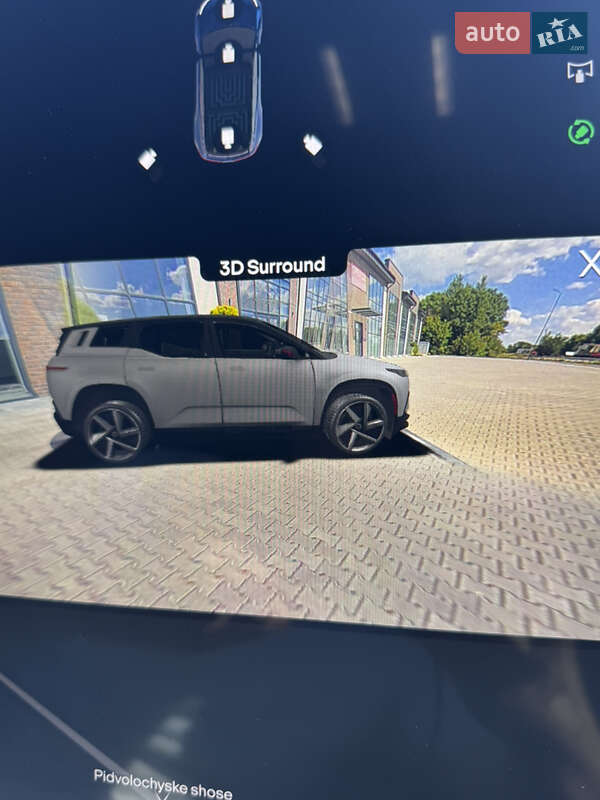The height and width of the screenshot is (800, 600).
Task: Select the 3D Surround label
Action: (272, 266)
